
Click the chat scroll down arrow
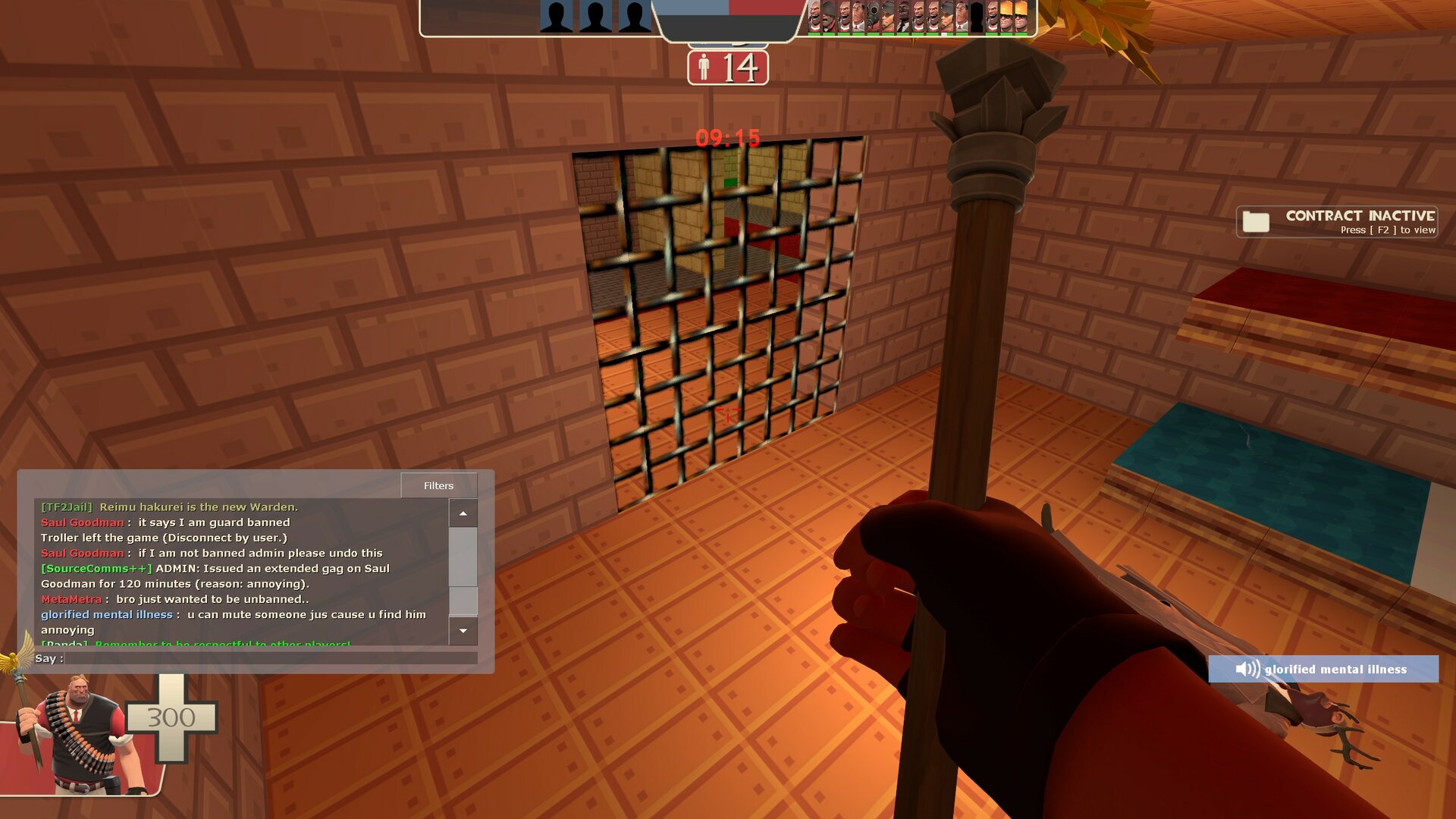tap(463, 630)
